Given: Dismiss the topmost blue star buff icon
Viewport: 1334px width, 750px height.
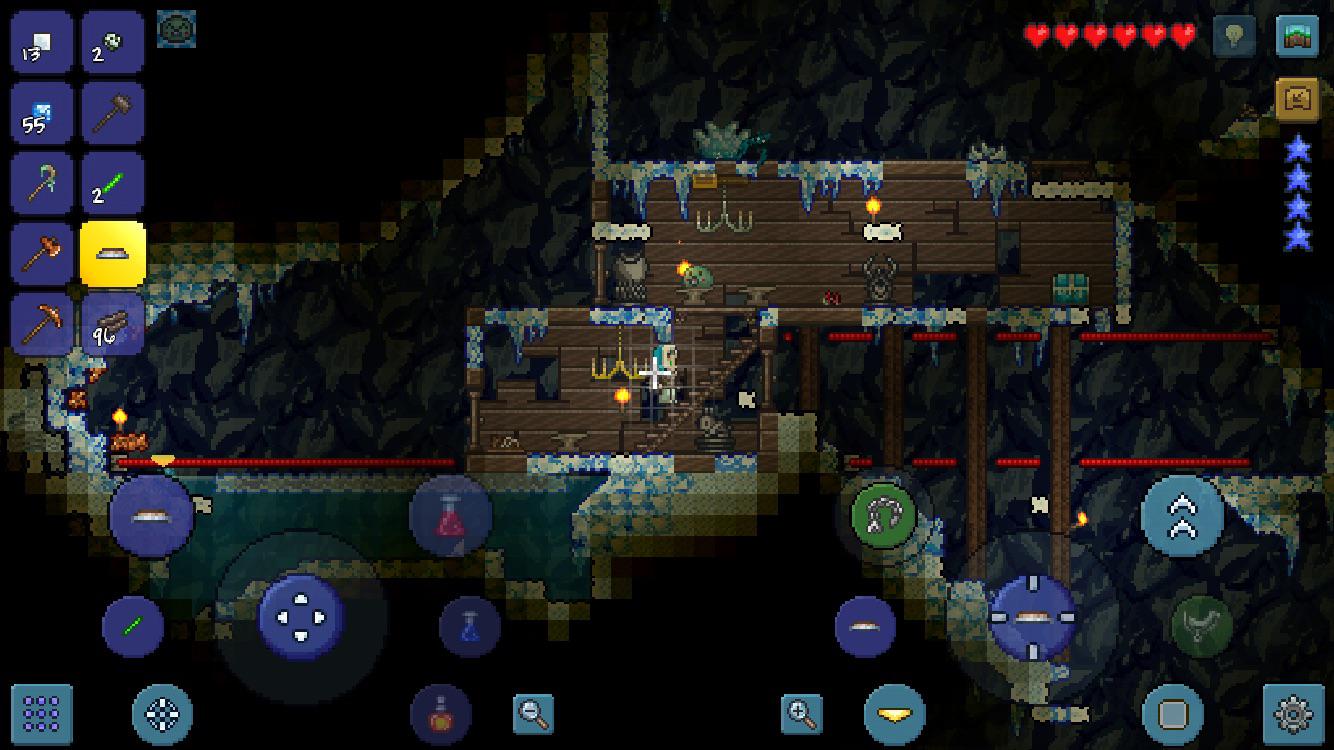Looking at the screenshot, I should coord(1297,148).
